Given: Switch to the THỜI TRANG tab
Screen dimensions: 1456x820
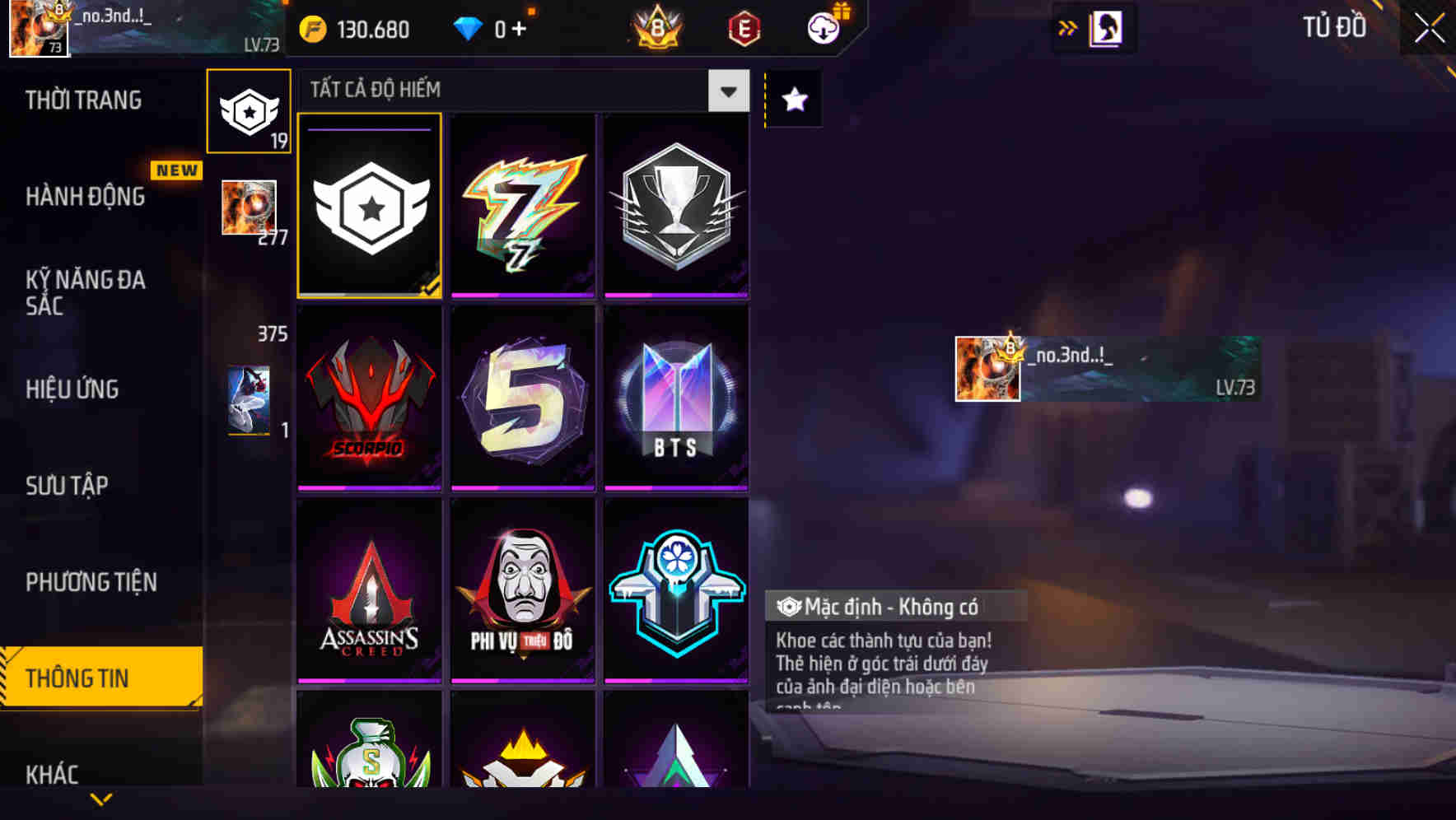Looking at the screenshot, I should pos(82,99).
